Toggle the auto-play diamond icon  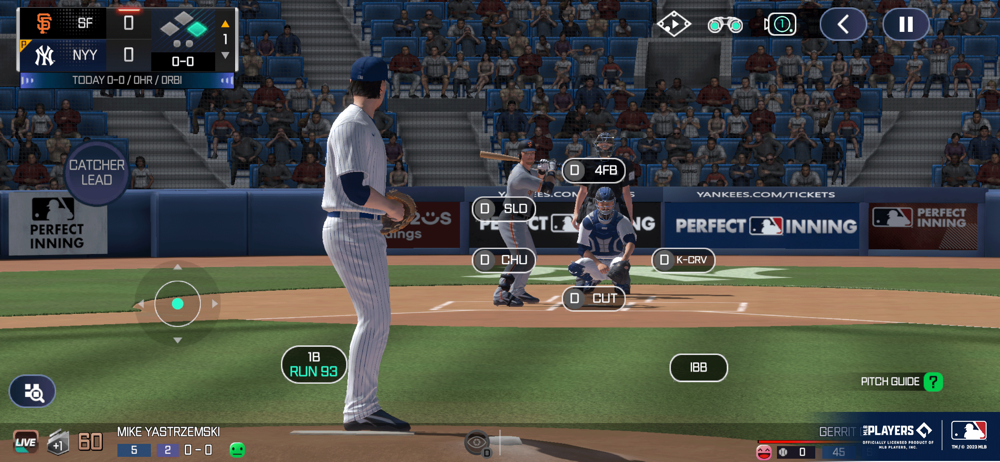click(674, 24)
